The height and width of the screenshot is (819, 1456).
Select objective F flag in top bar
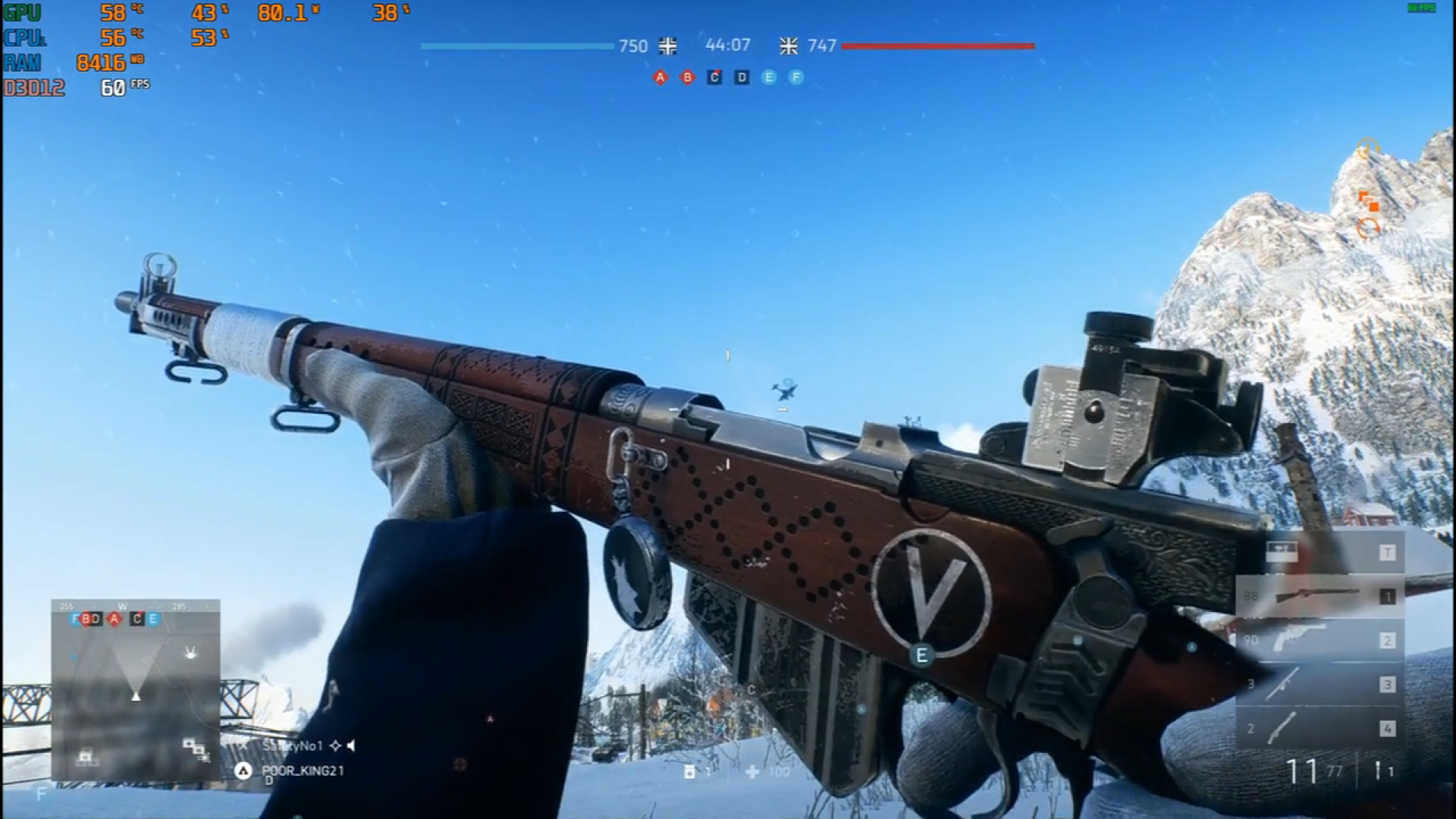pos(795,77)
